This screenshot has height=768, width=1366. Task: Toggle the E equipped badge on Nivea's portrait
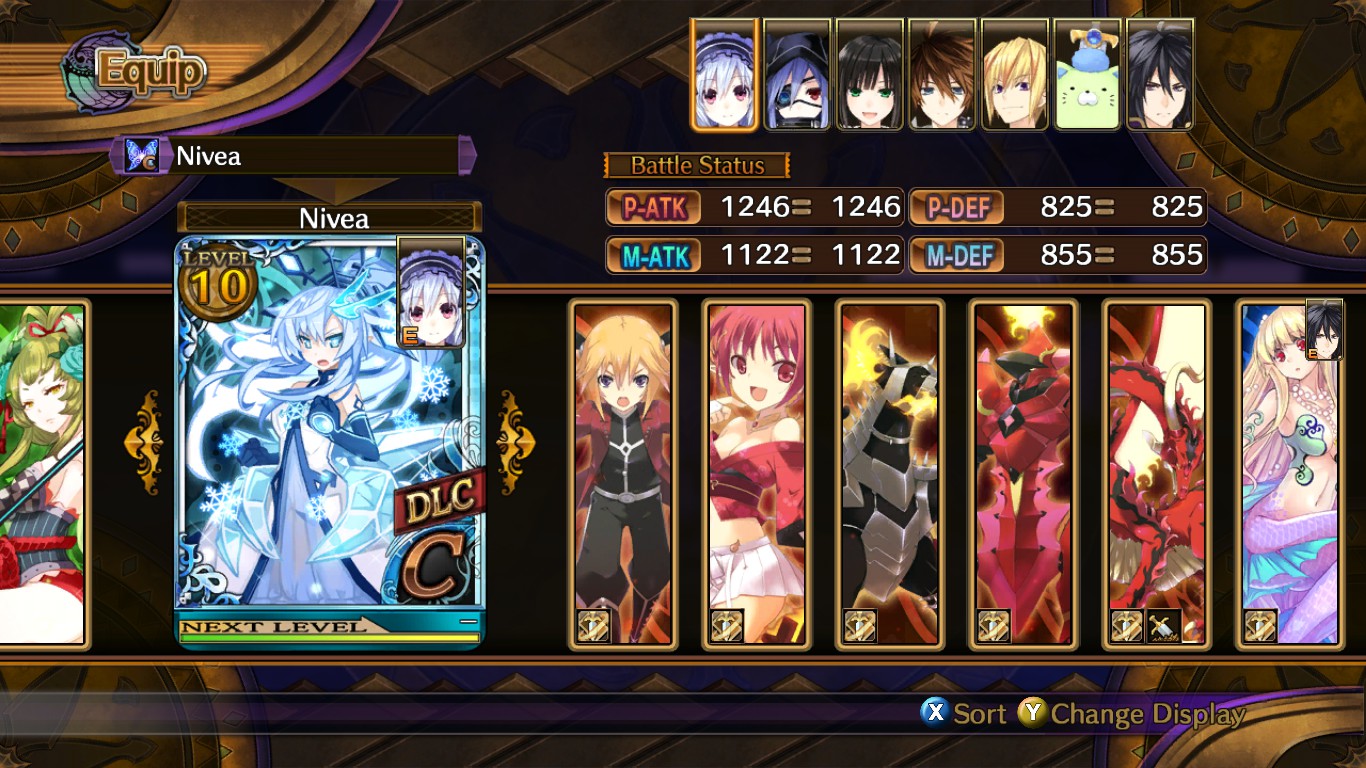point(412,335)
